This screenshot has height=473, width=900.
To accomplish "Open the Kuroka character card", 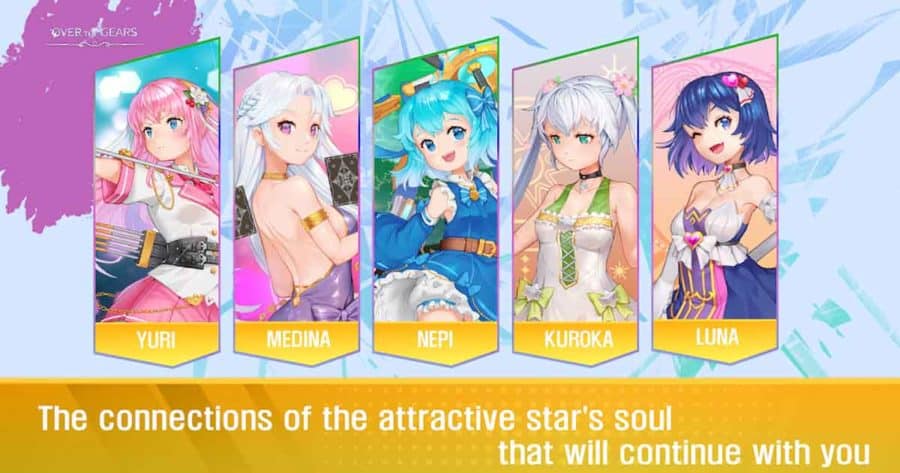I will click(575, 200).
